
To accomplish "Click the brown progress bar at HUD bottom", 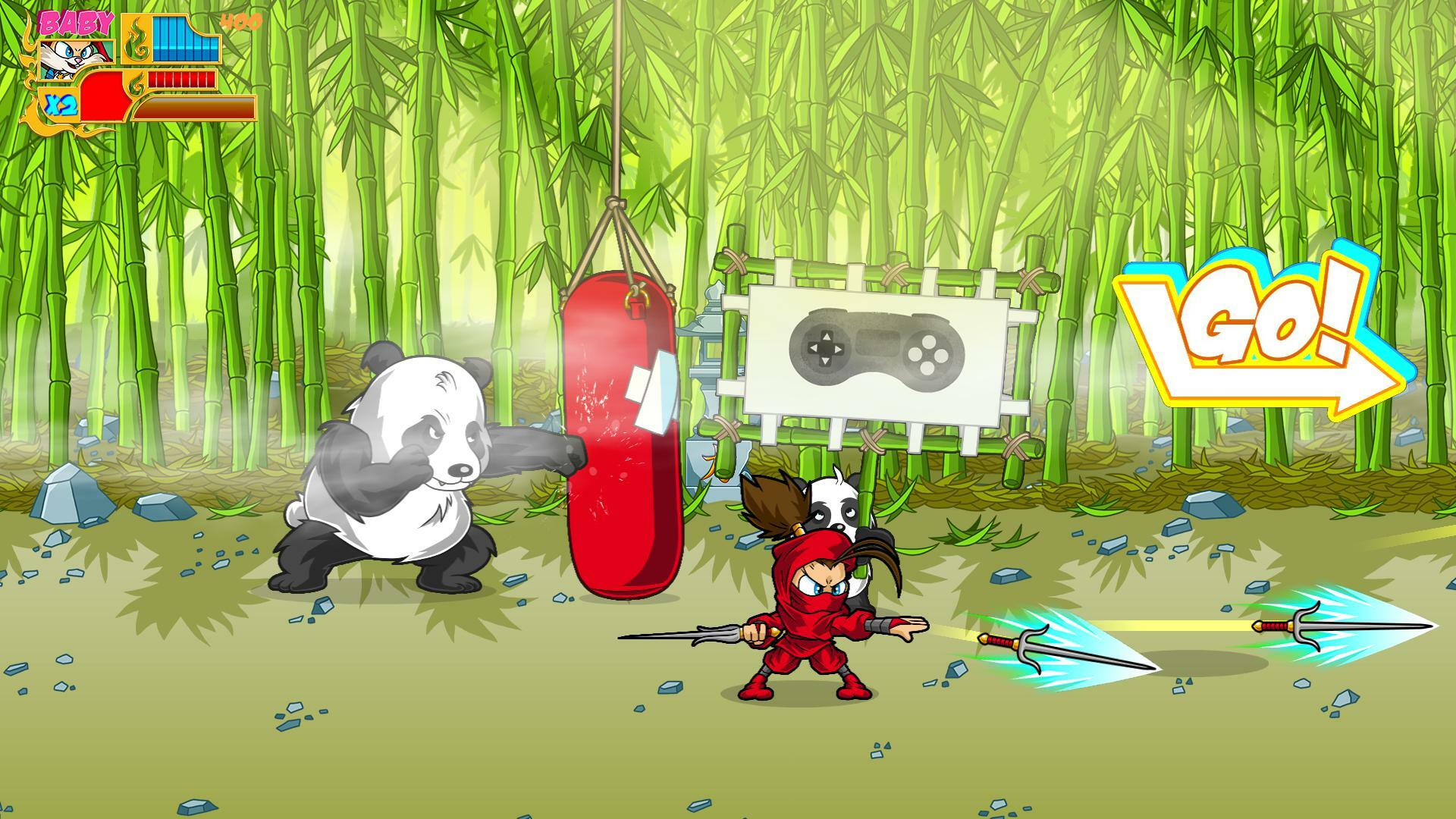I will click(201, 106).
